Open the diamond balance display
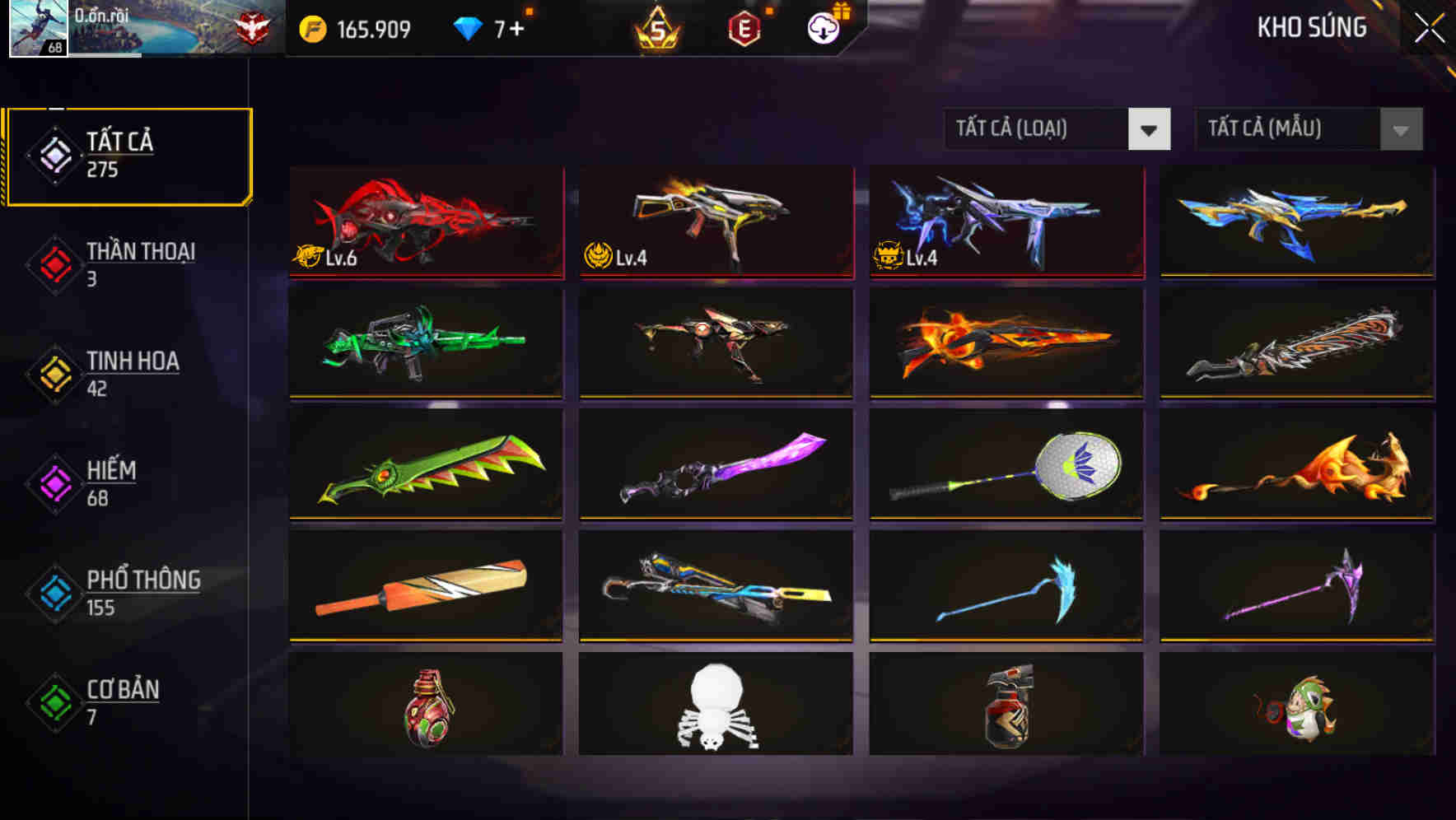This screenshot has width=1456, height=820. click(x=469, y=27)
